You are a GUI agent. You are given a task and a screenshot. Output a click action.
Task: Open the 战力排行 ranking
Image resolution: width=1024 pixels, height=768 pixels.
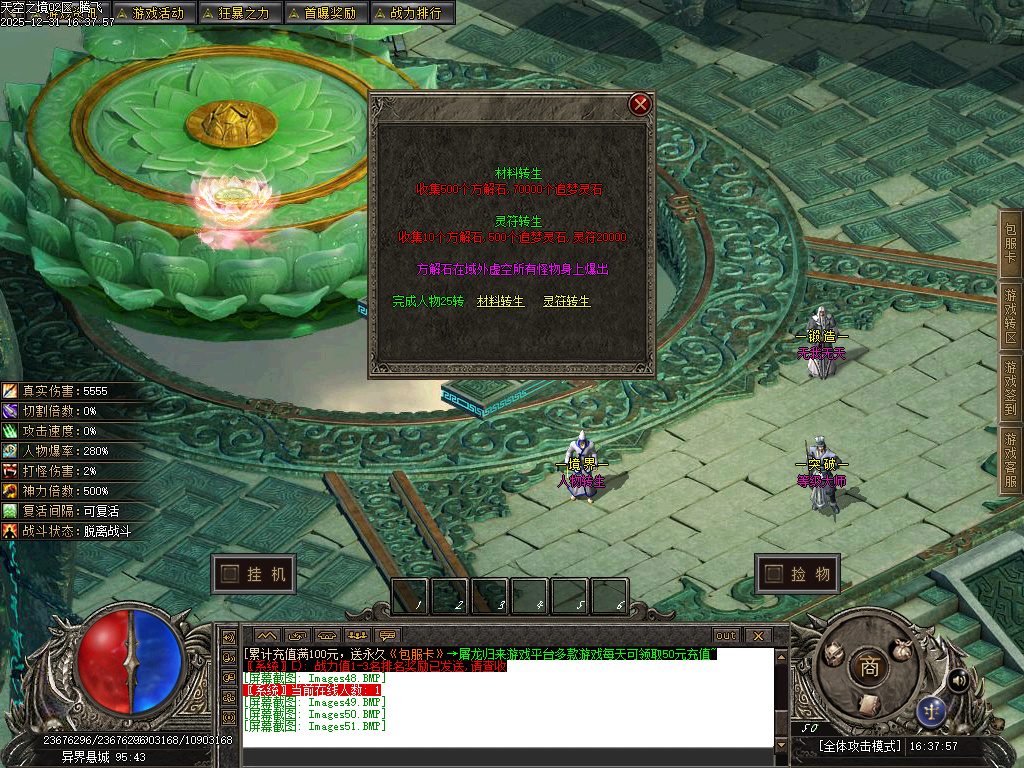click(x=412, y=13)
